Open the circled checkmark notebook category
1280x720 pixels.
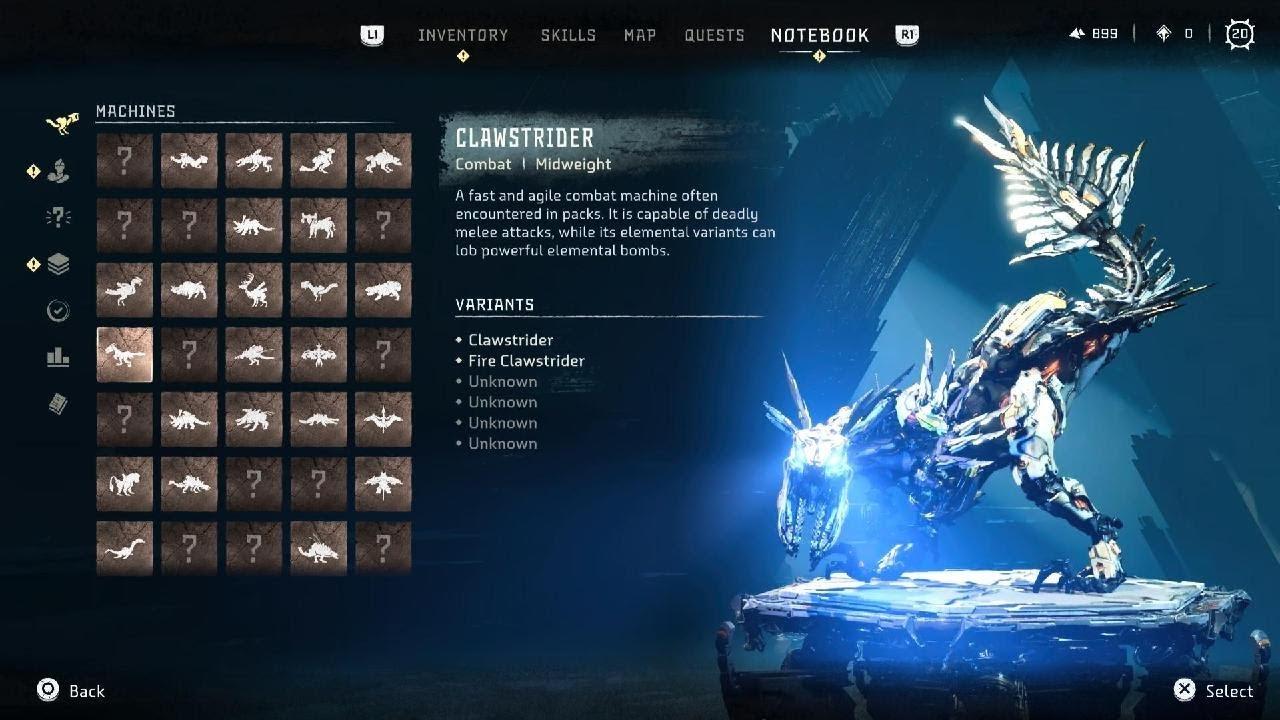coord(58,311)
